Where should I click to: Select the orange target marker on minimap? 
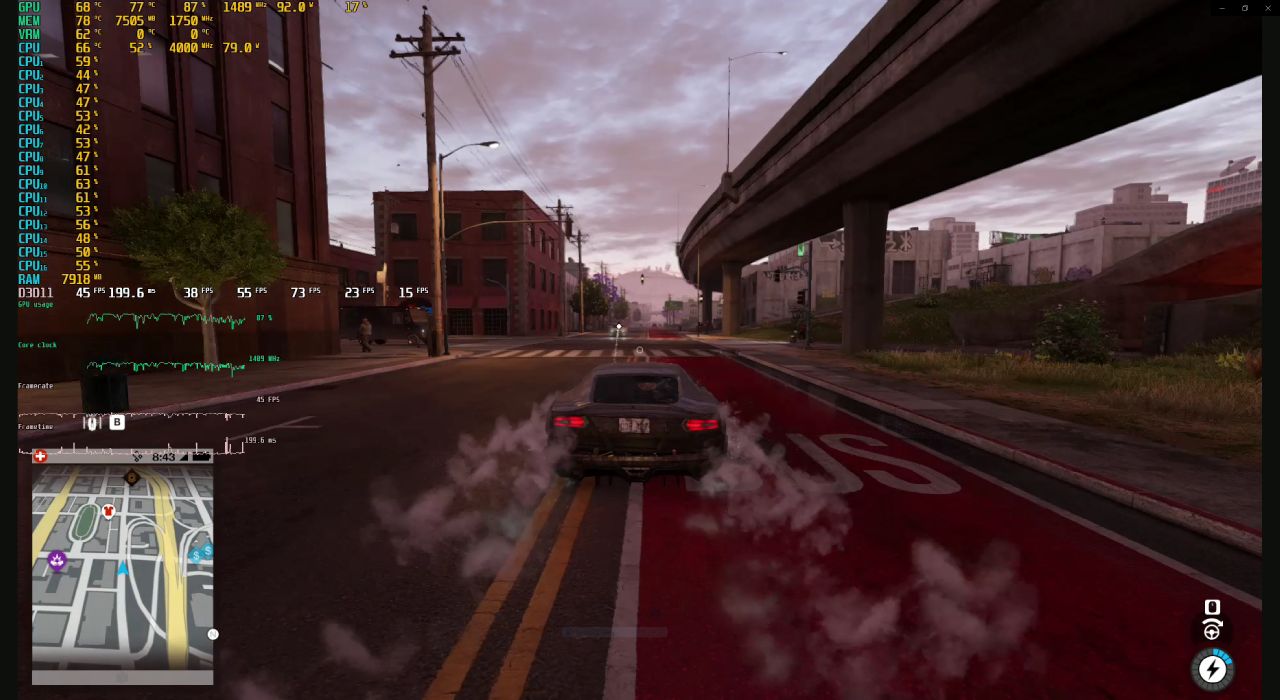[x=132, y=477]
